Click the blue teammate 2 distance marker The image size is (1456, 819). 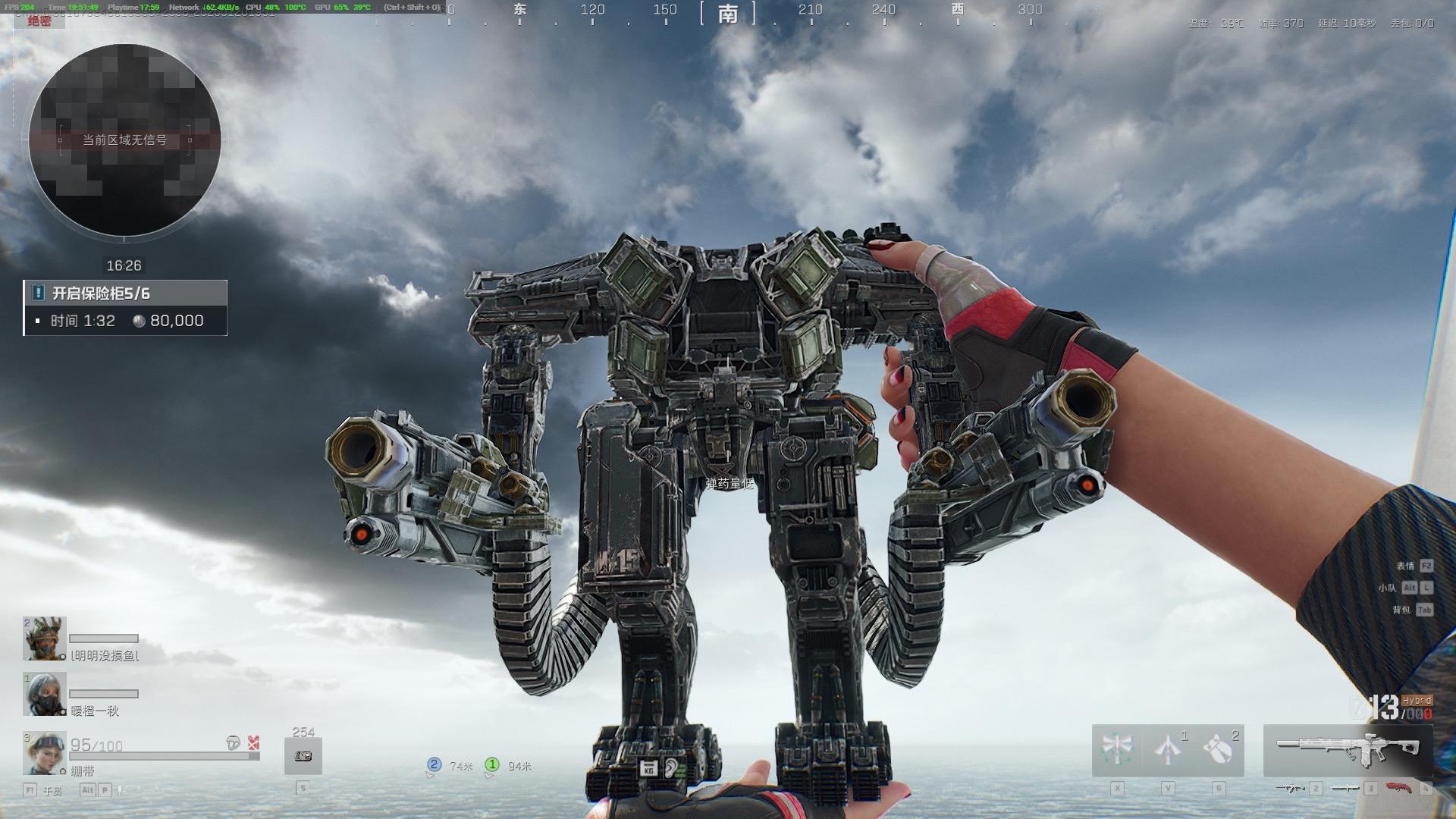(x=435, y=765)
